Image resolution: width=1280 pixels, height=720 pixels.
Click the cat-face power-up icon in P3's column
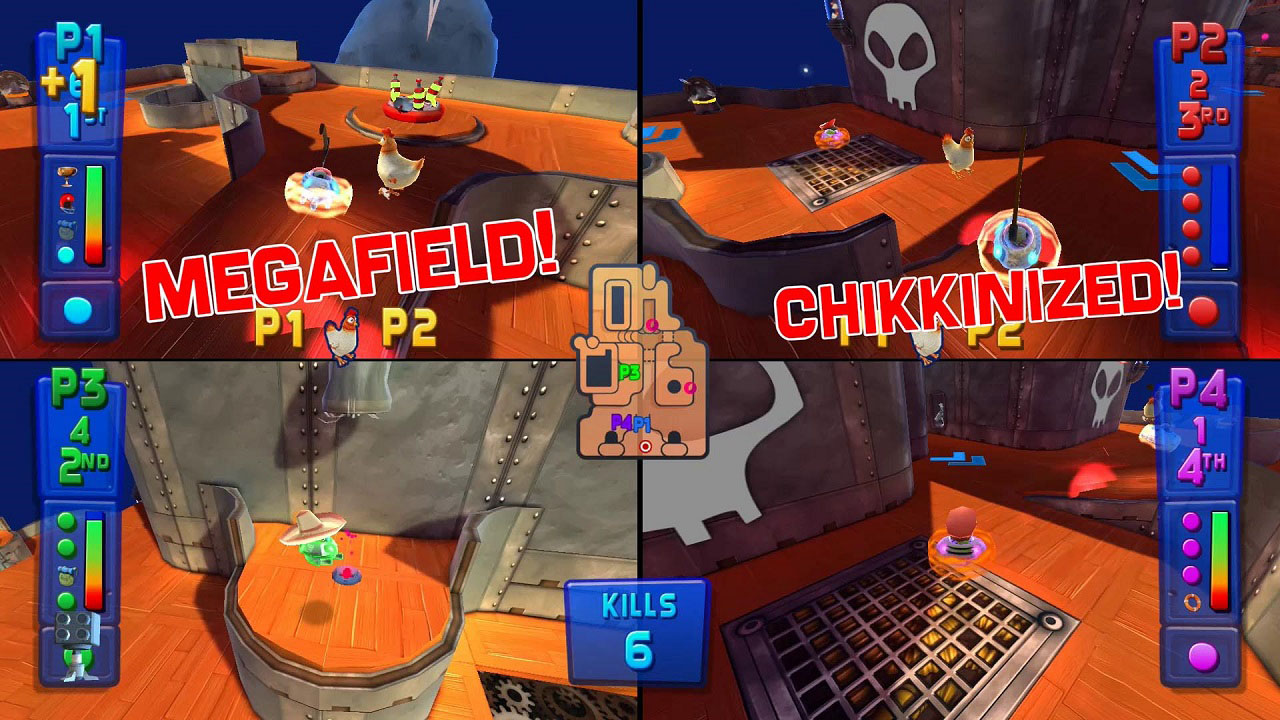[66, 574]
